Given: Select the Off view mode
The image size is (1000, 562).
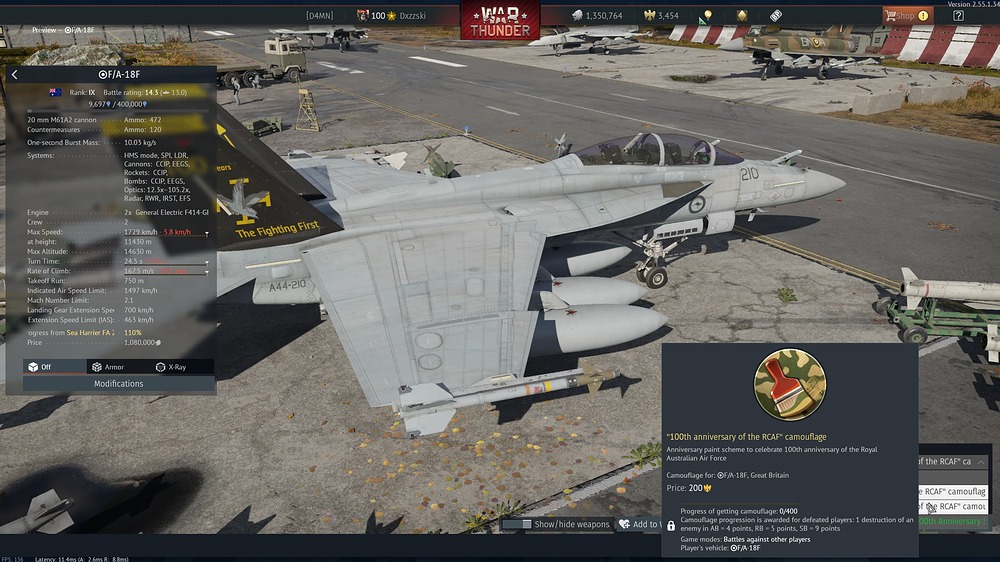Looking at the screenshot, I should coord(40,367).
